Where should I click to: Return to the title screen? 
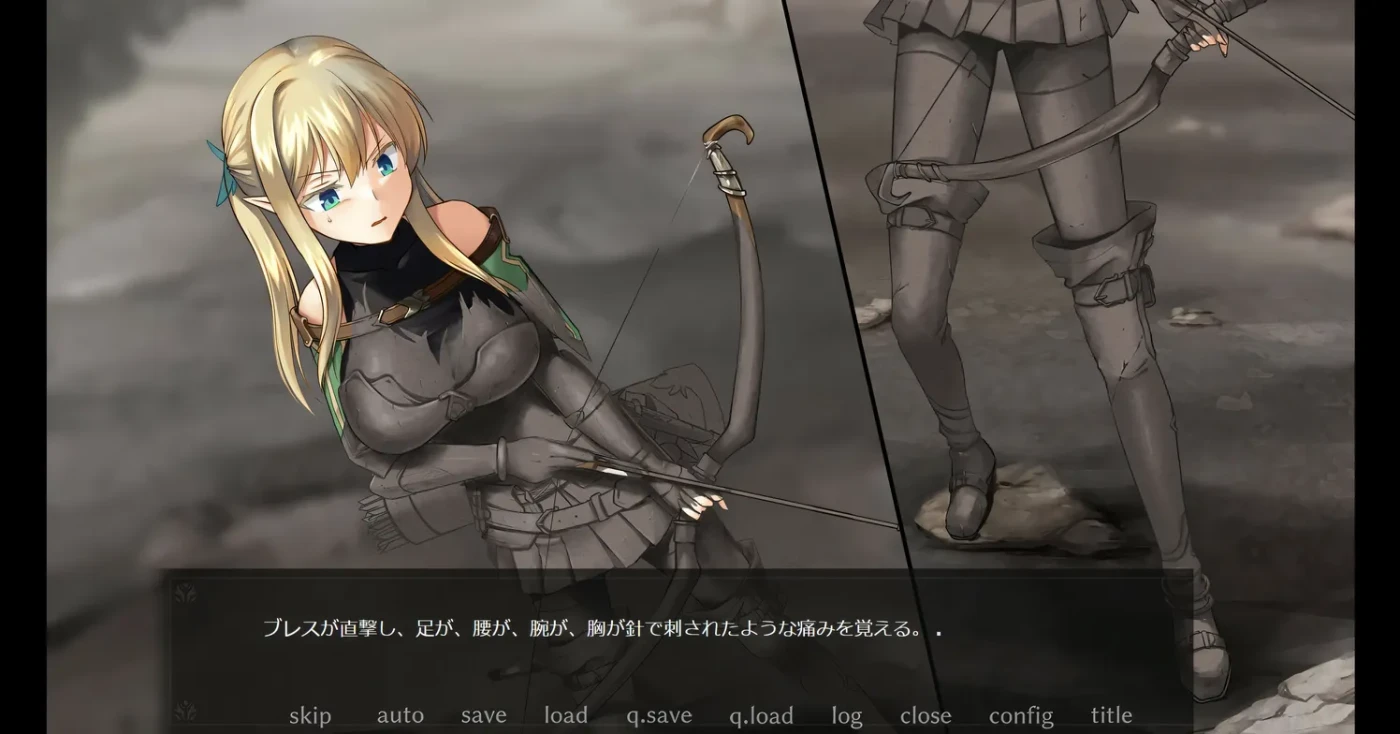[1111, 716]
